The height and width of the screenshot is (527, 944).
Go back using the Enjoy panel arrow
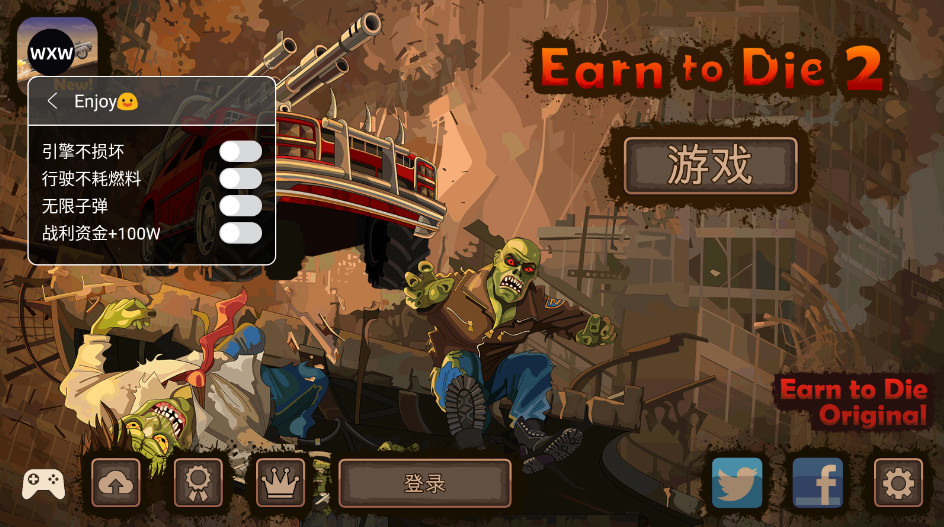pyautogui.click(x=53, y=101)
